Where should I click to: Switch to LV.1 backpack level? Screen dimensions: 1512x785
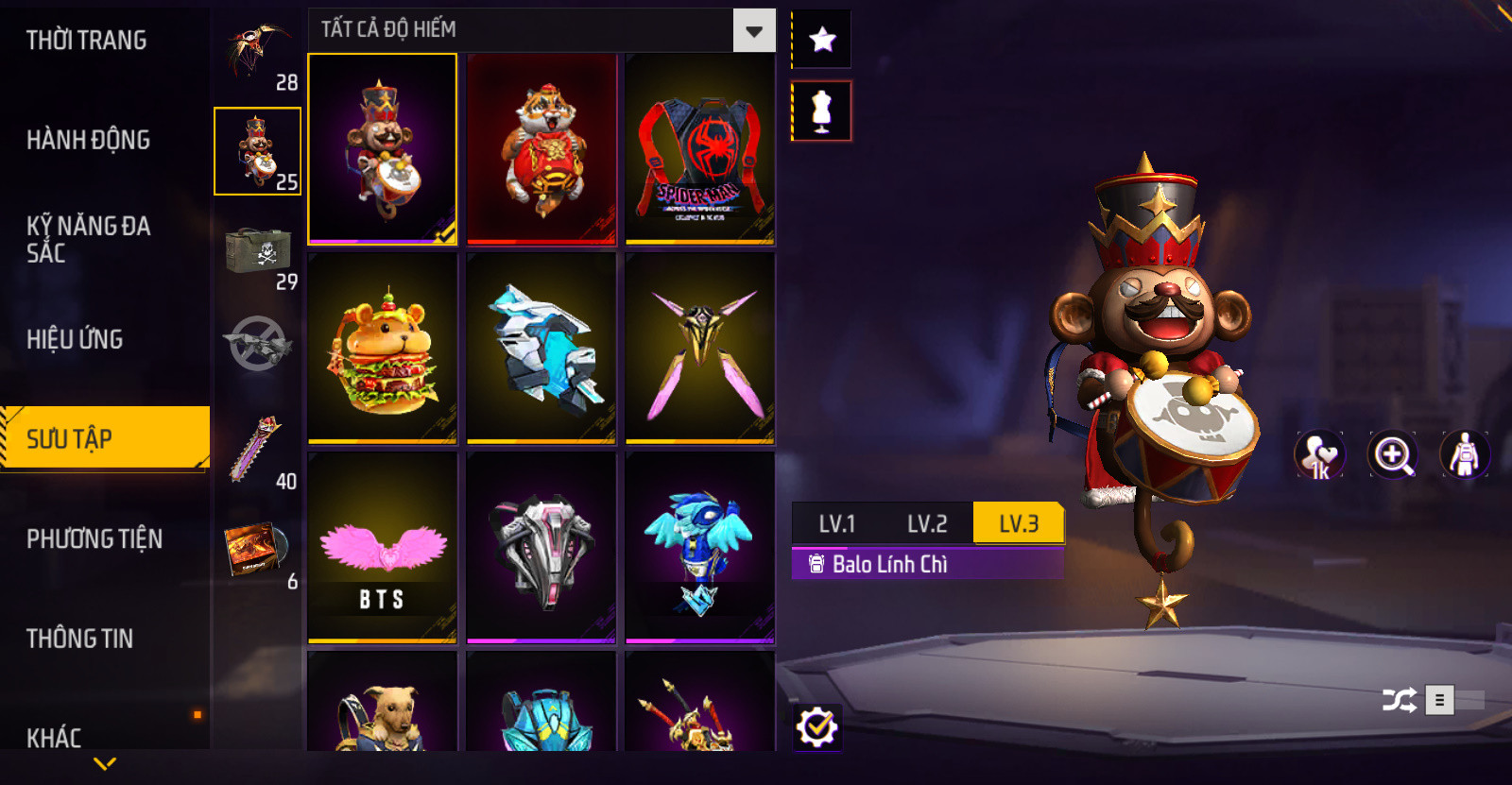(x=836, y=524)
